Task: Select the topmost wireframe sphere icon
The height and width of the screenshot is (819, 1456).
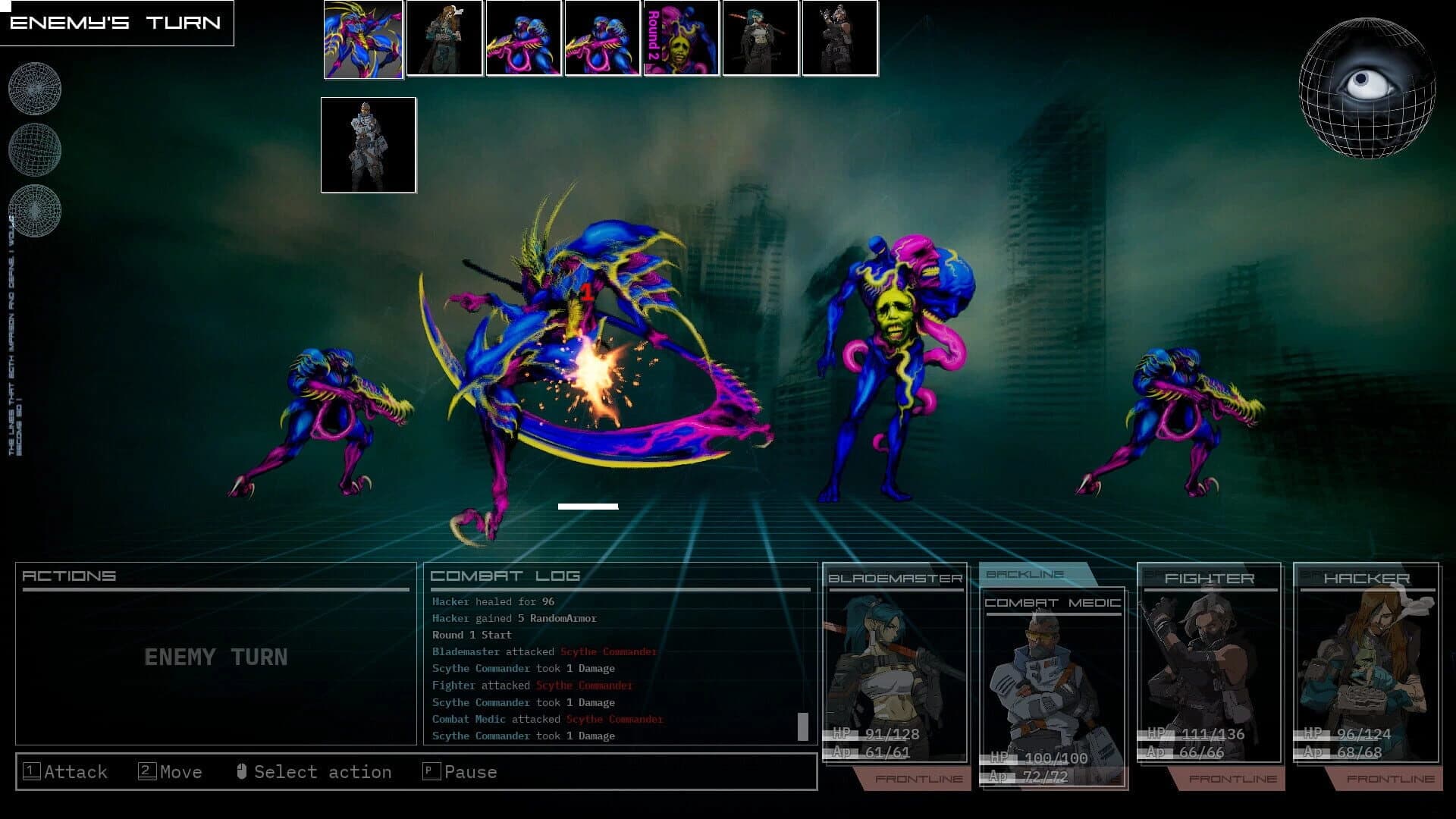Action: pos(34,88)
